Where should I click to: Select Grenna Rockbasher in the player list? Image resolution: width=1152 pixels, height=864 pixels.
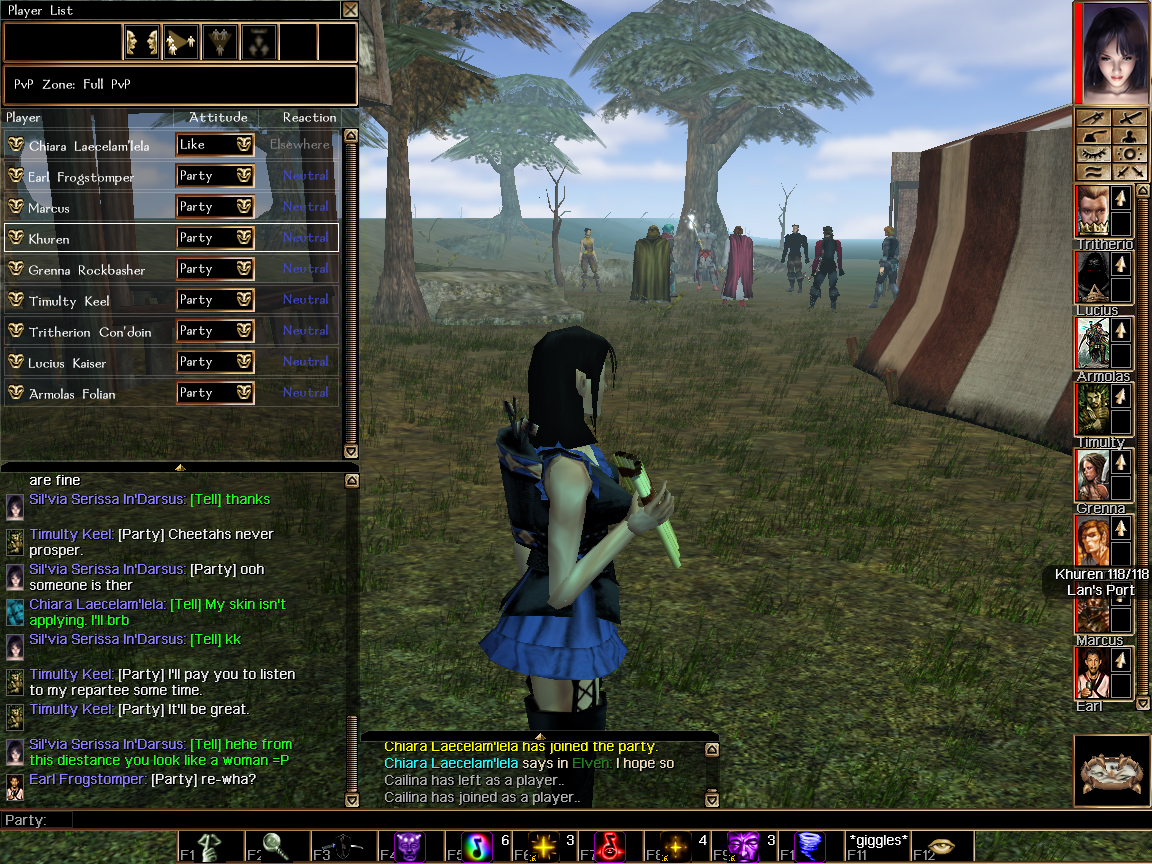coord(90,269)
